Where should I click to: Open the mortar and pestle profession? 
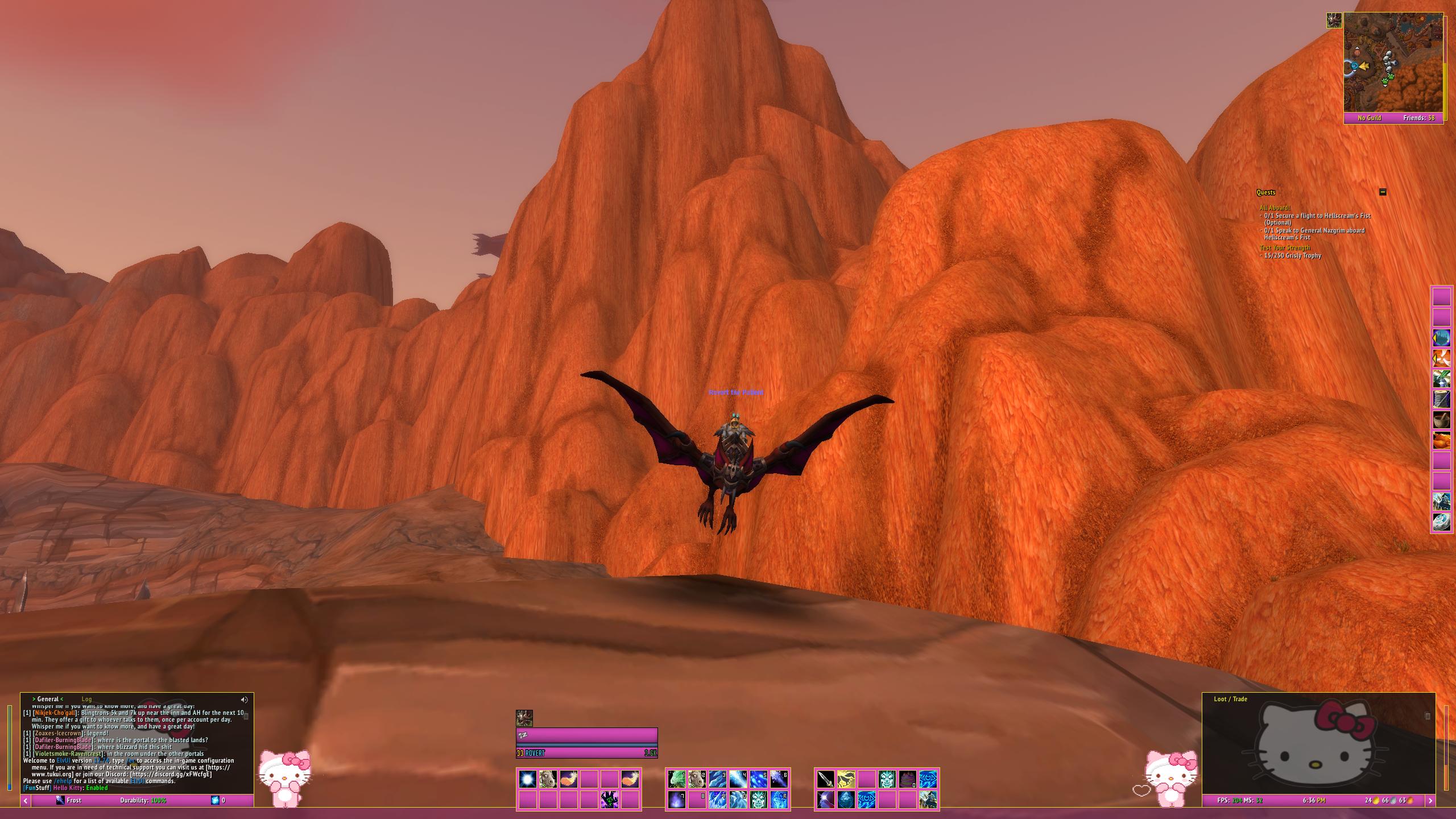point(1441,420)
